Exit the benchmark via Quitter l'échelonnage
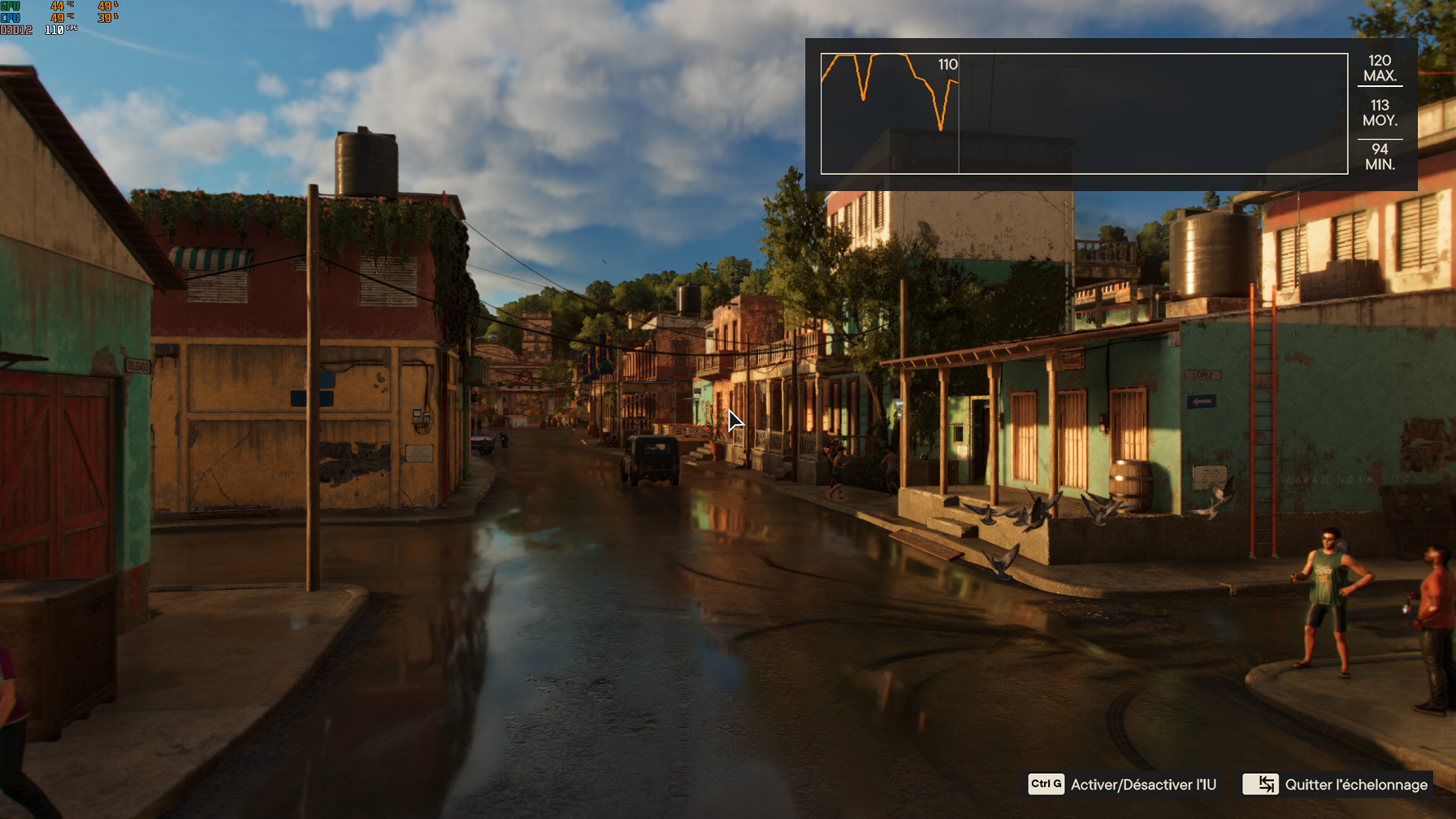Image resolution: width=1456 pixels, height=819 pixels. click(1336, 784)
